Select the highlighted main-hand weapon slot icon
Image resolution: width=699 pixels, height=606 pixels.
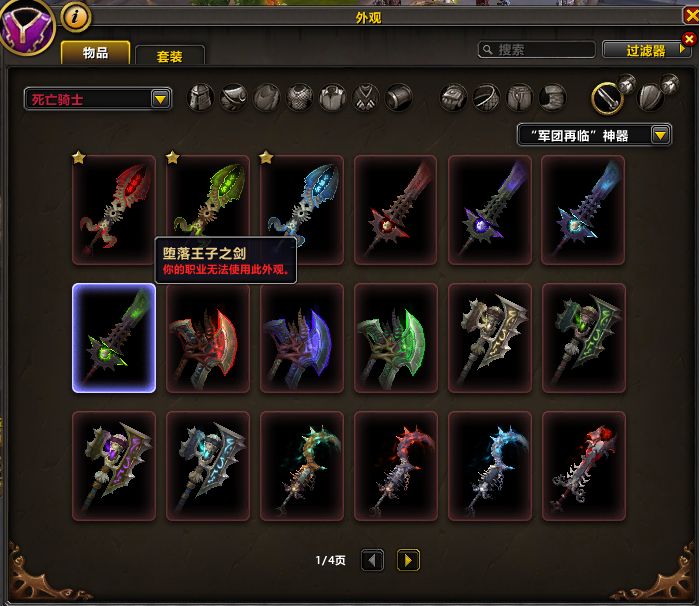(607, 97)
